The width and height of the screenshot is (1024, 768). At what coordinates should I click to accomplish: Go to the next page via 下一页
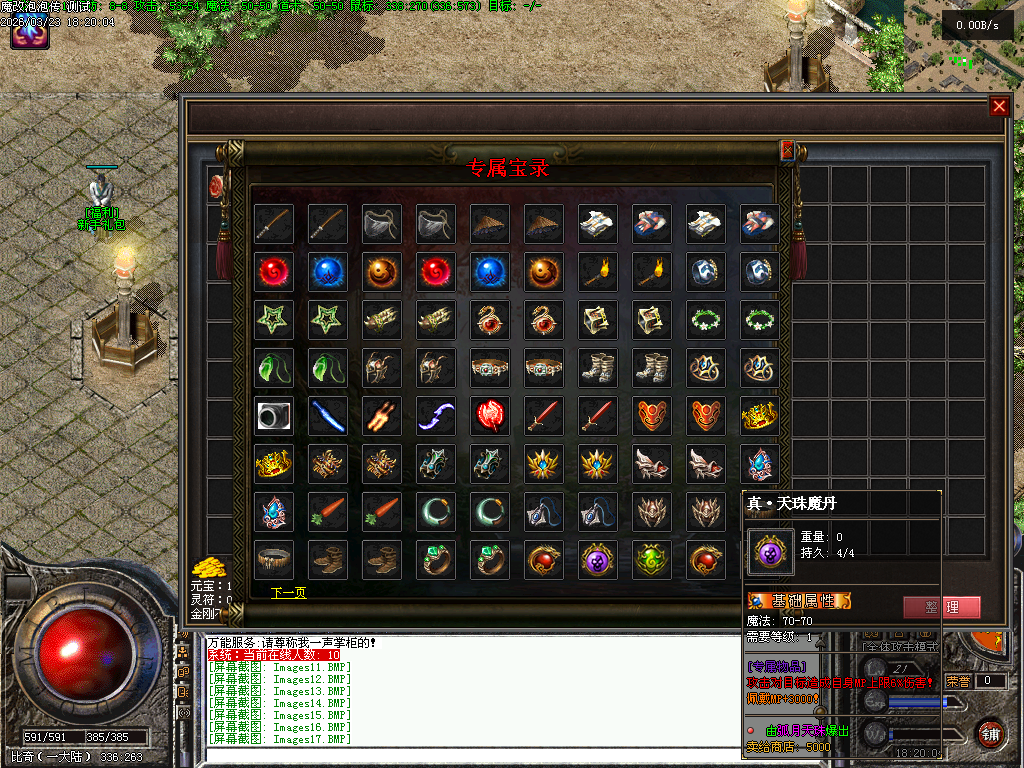coord(288,593)
